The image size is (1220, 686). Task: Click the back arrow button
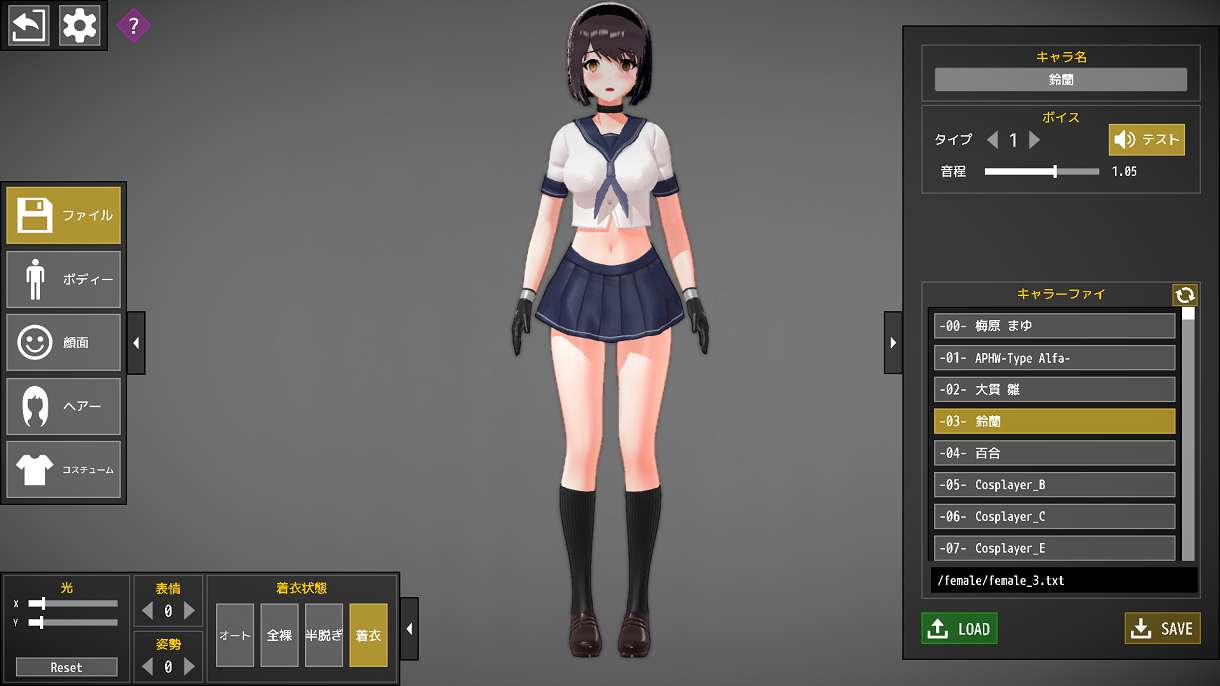coord(29,26)
